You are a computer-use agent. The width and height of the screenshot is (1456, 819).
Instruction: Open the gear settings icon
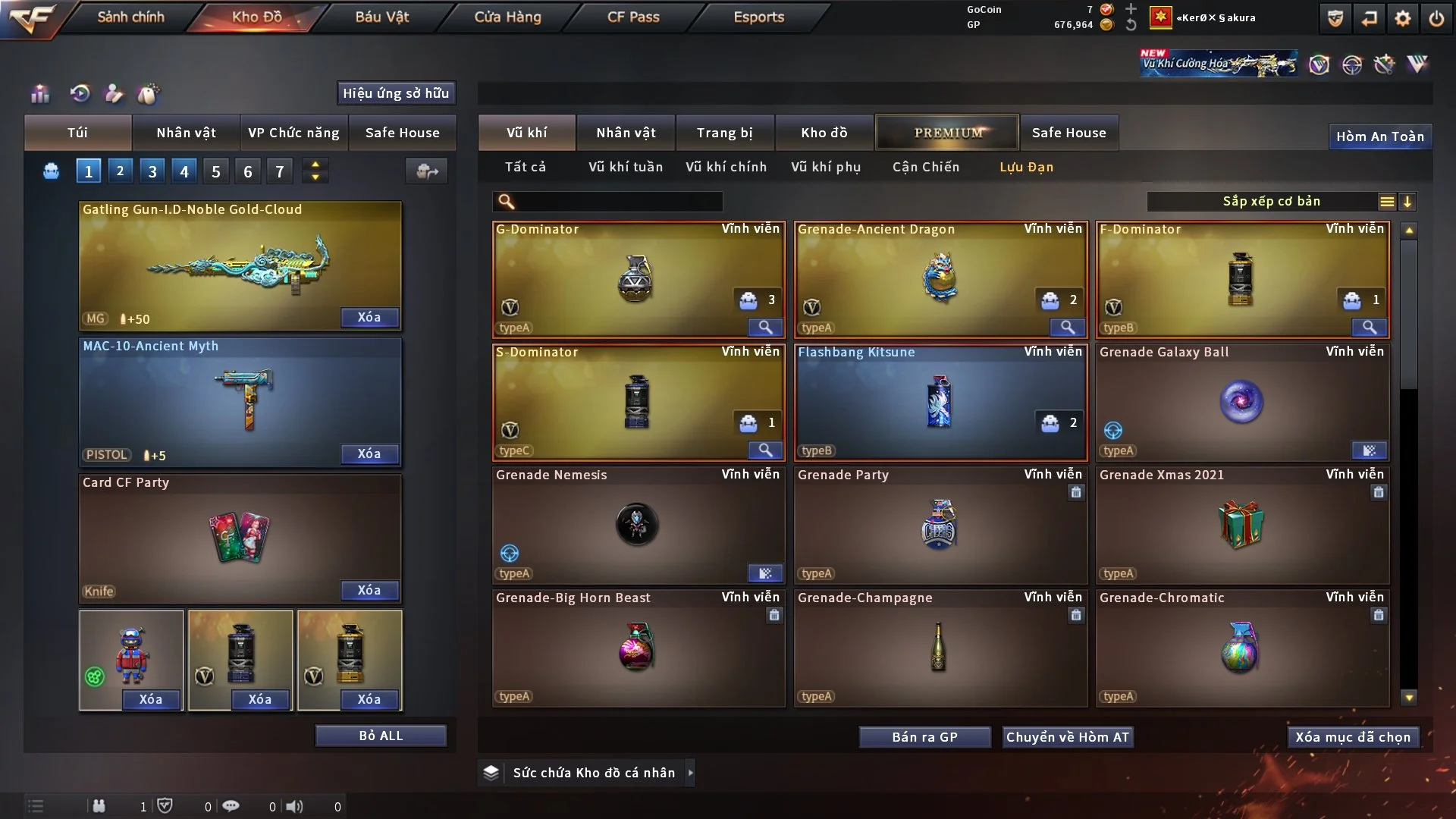pyautogui.click(x=1403, y=18)
